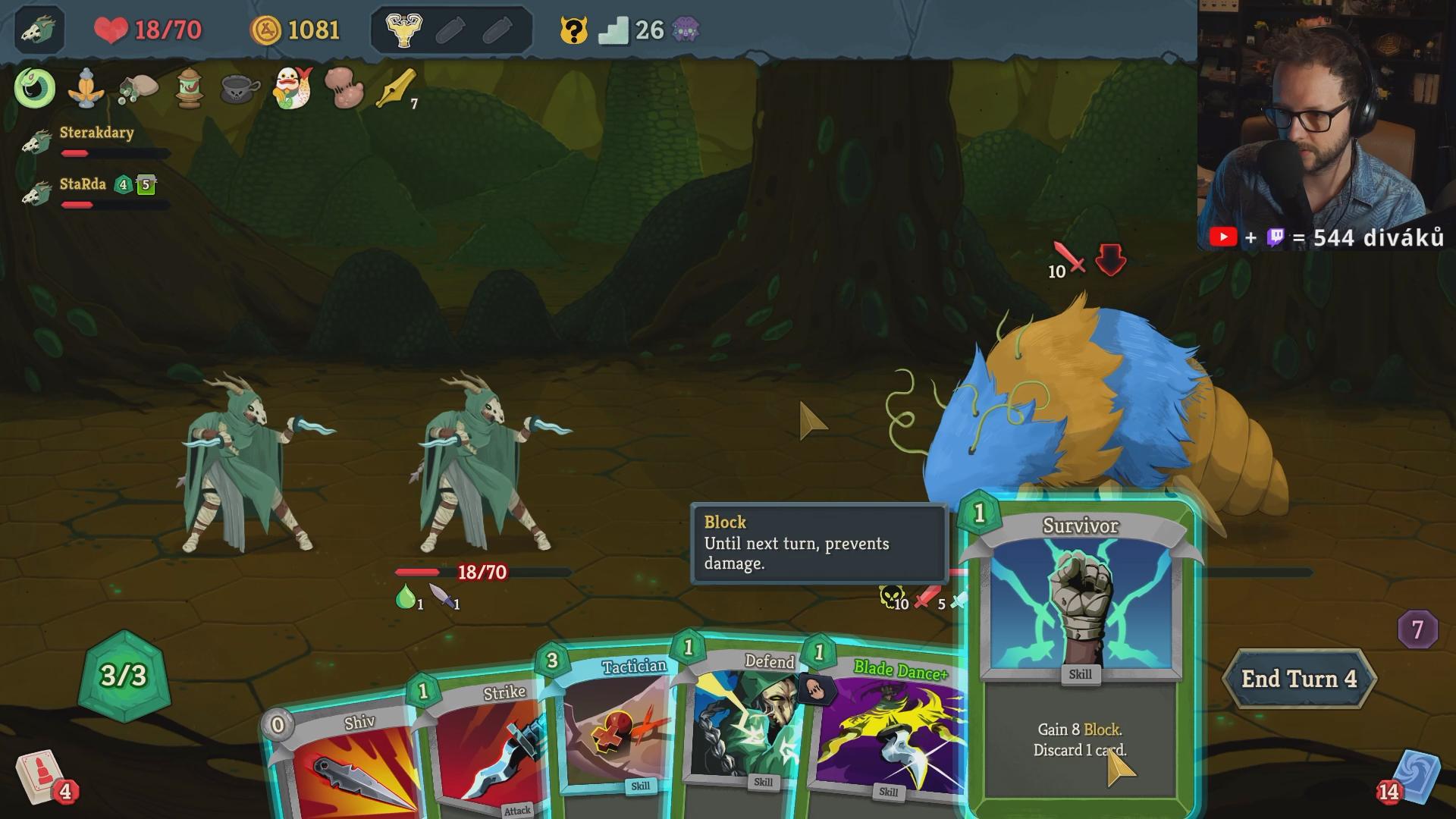The width and height of the screenshot is (1456, 819).
Task: Open the character skull portrait
Action: (x=38, y=30)
